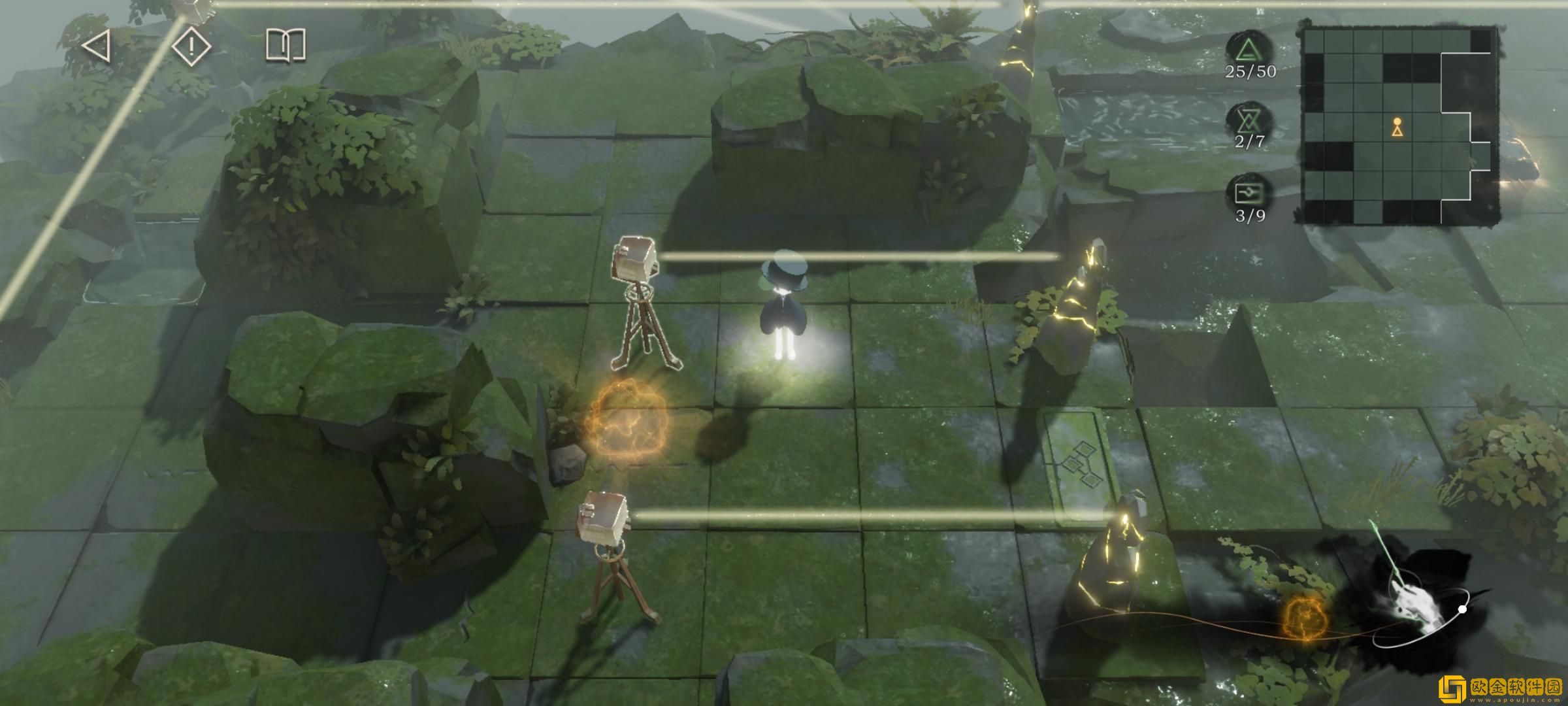
Task: Select the glowing orange orb in ability bar
Action: pos(1301,617)
